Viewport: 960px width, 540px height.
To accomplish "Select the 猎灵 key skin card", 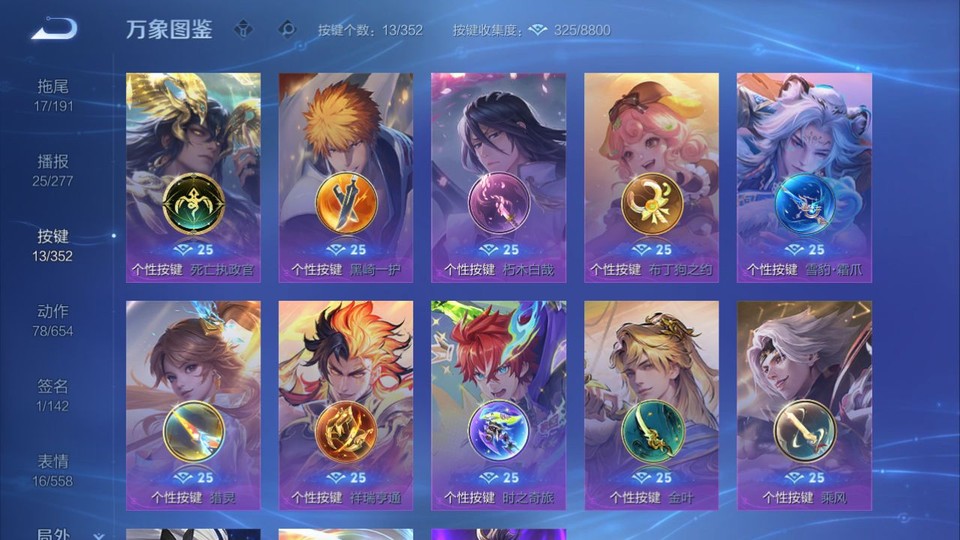I will [x=193, y=405].
